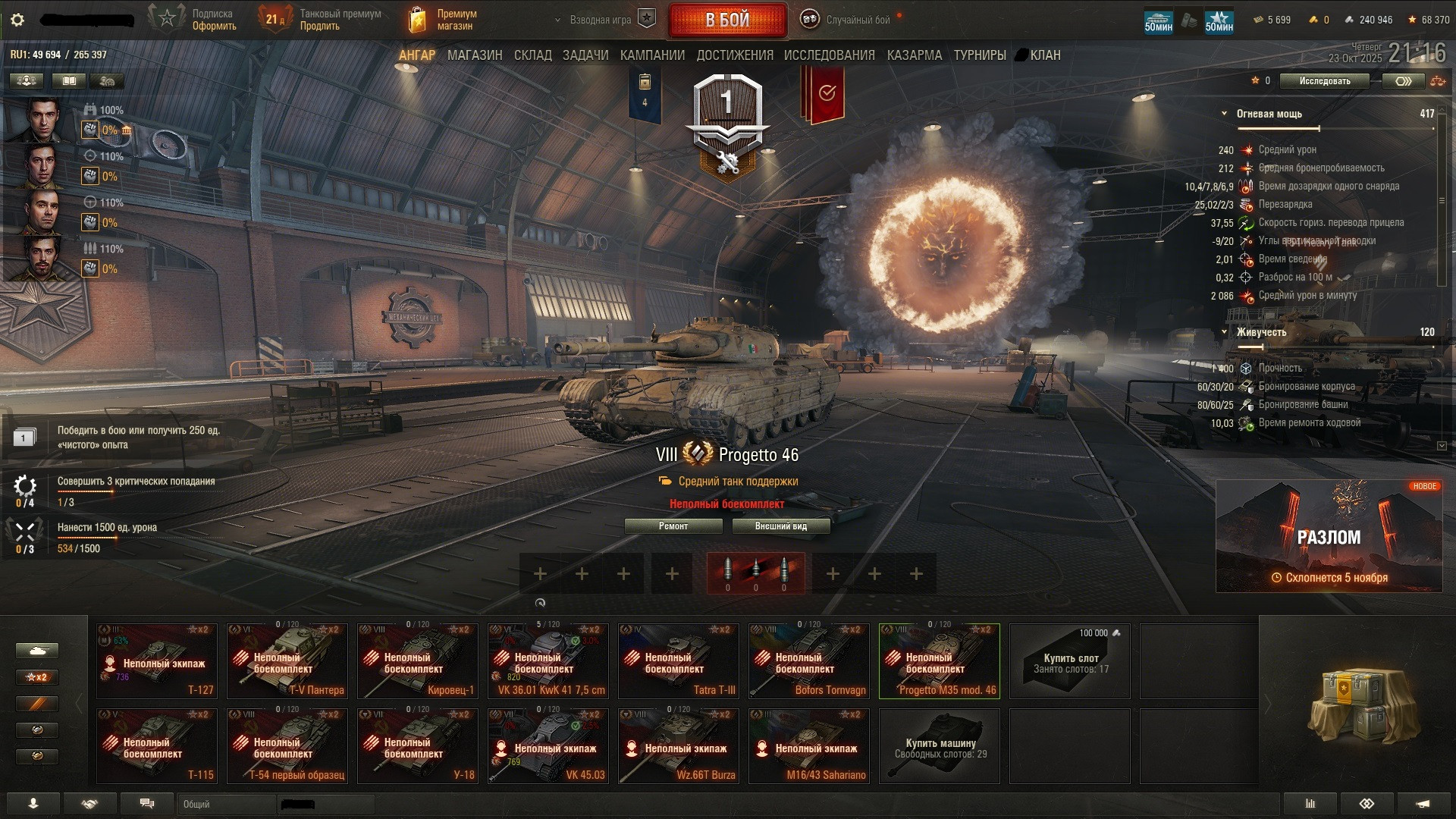
Task: Open the МАГАЗИН shop tab
Action: tap(475, 55)
